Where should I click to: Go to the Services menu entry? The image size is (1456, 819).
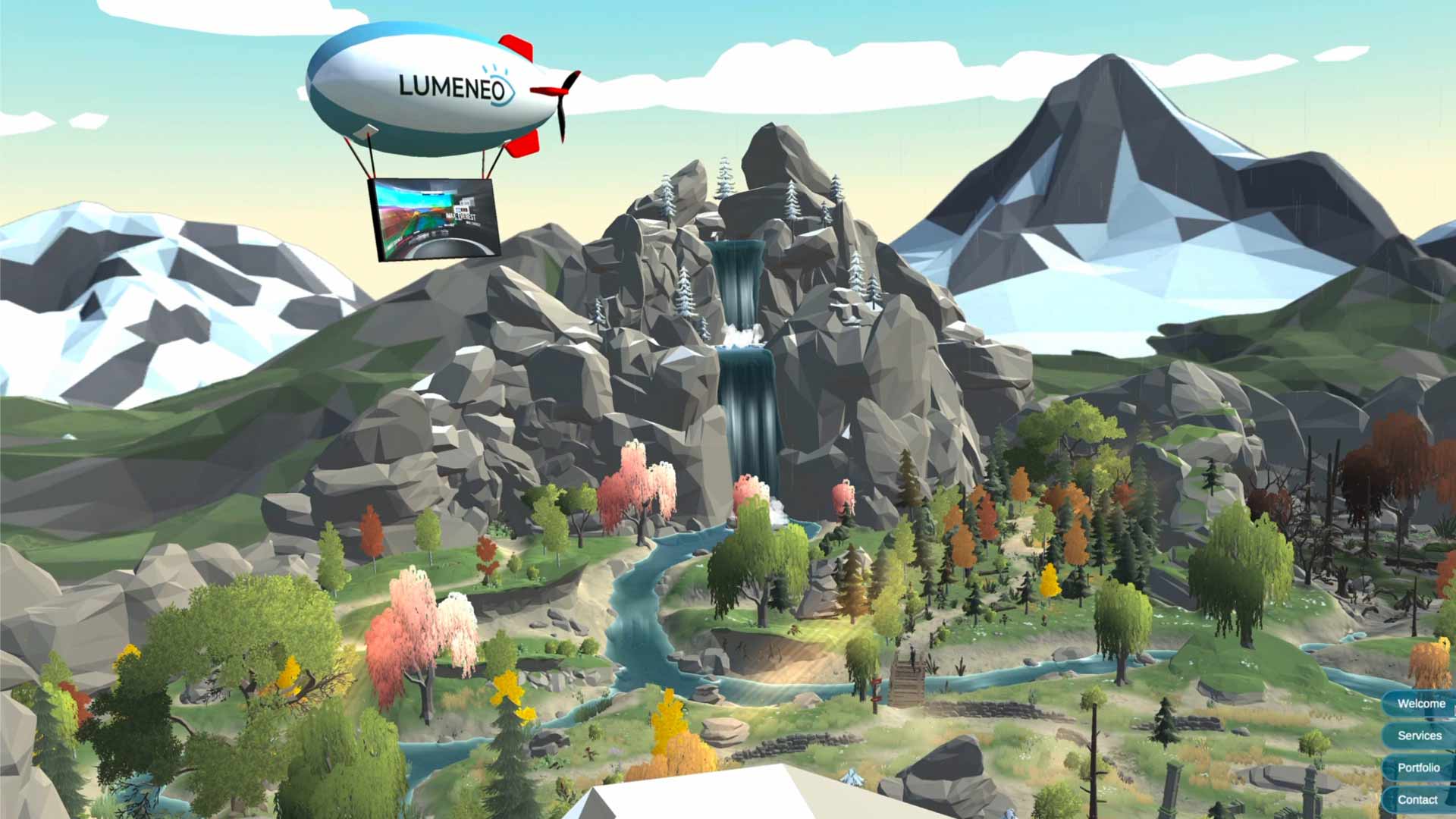tap(1419, 736)
